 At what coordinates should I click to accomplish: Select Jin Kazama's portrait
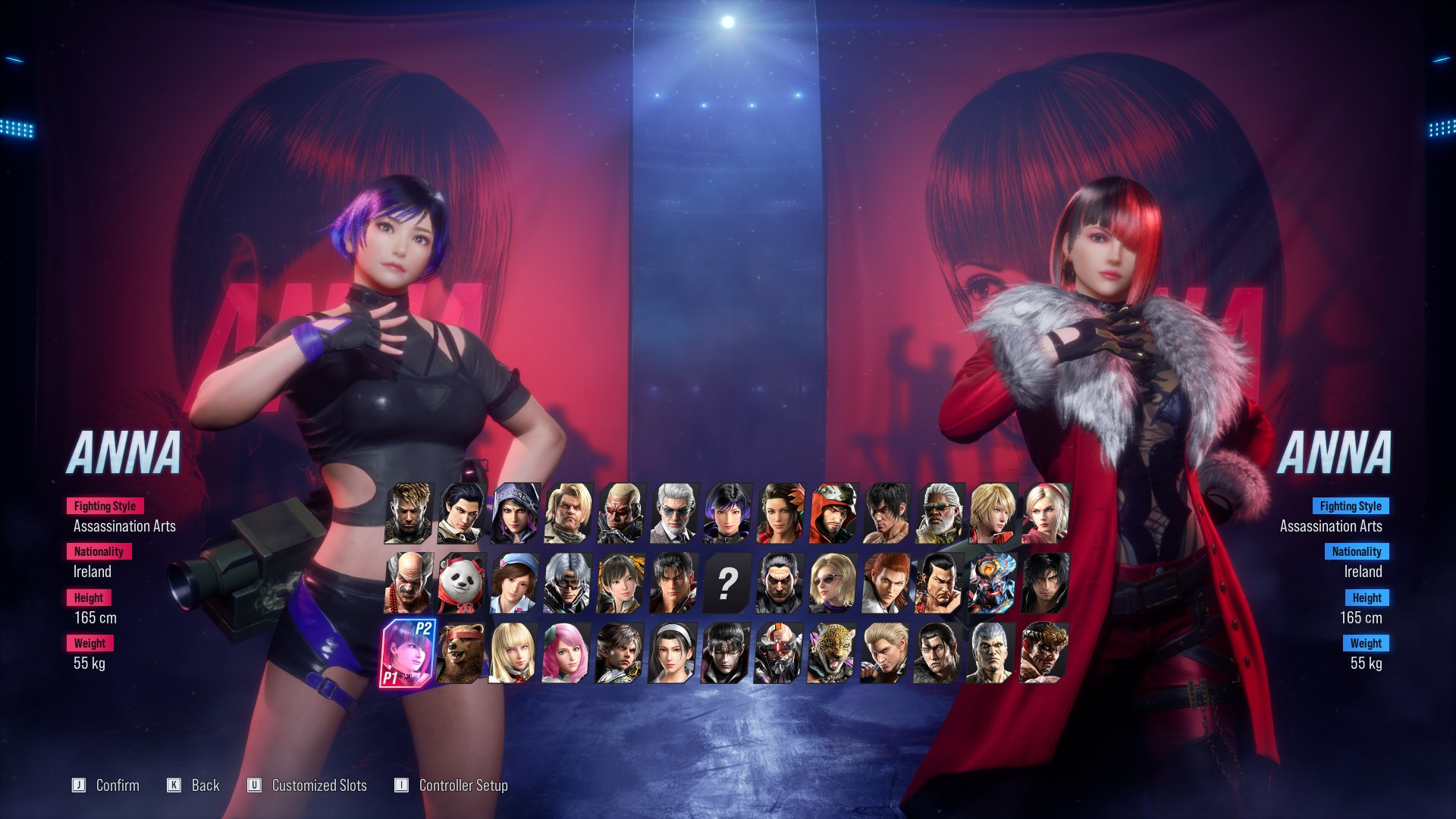pos(674,582)
